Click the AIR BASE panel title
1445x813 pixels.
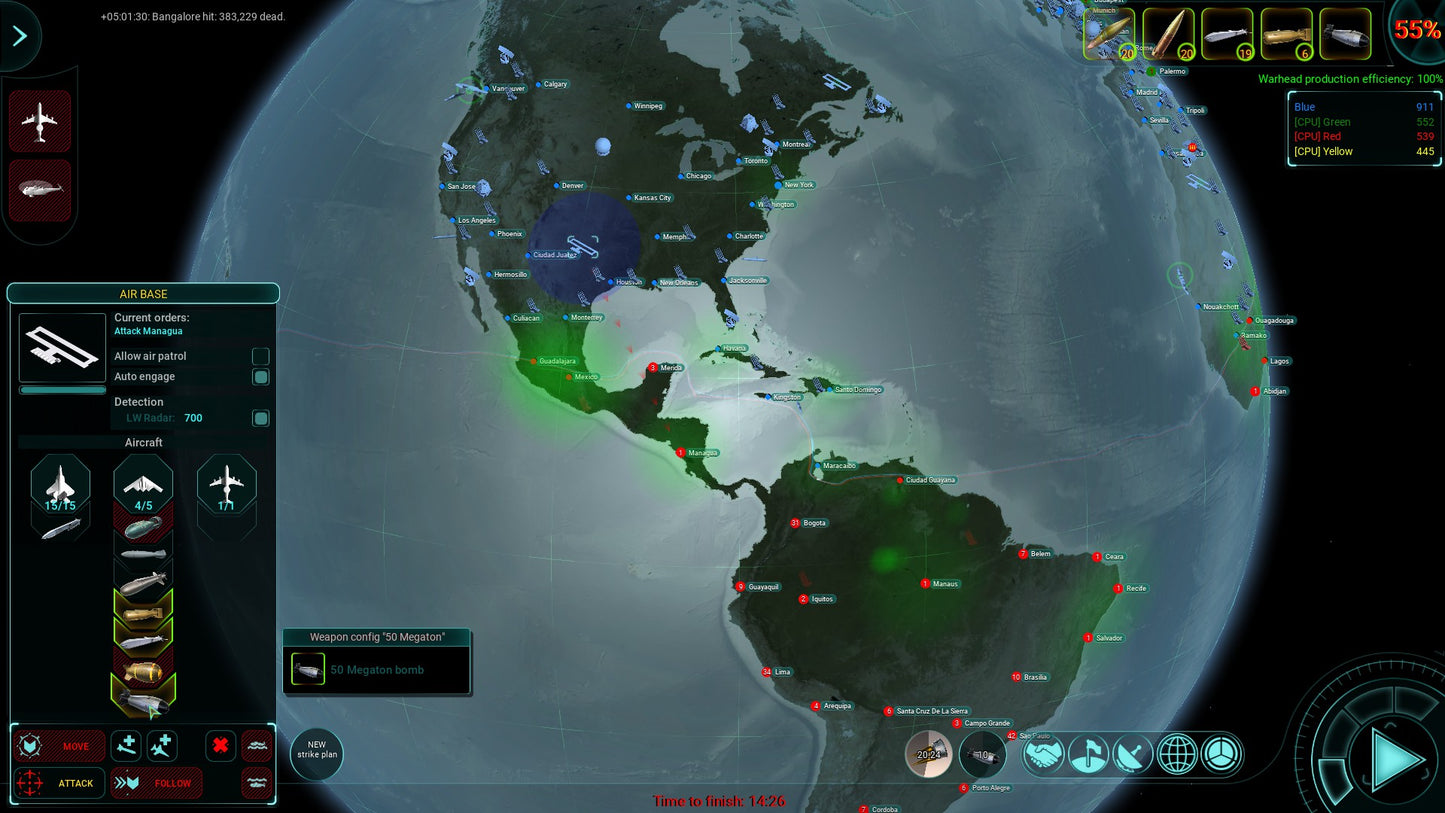pos(143,294)
